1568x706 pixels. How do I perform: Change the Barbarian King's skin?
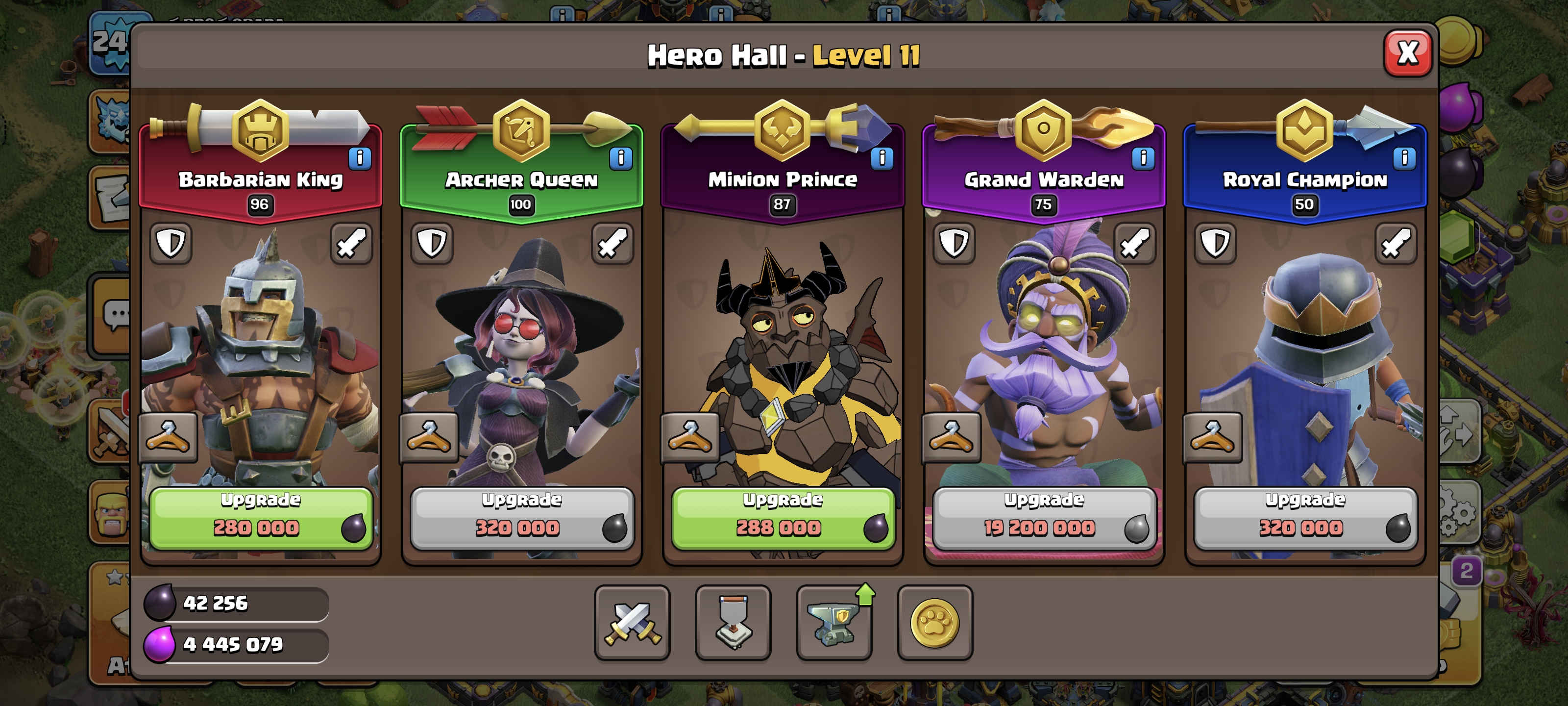pyautogui.click(x=168, y=437)
